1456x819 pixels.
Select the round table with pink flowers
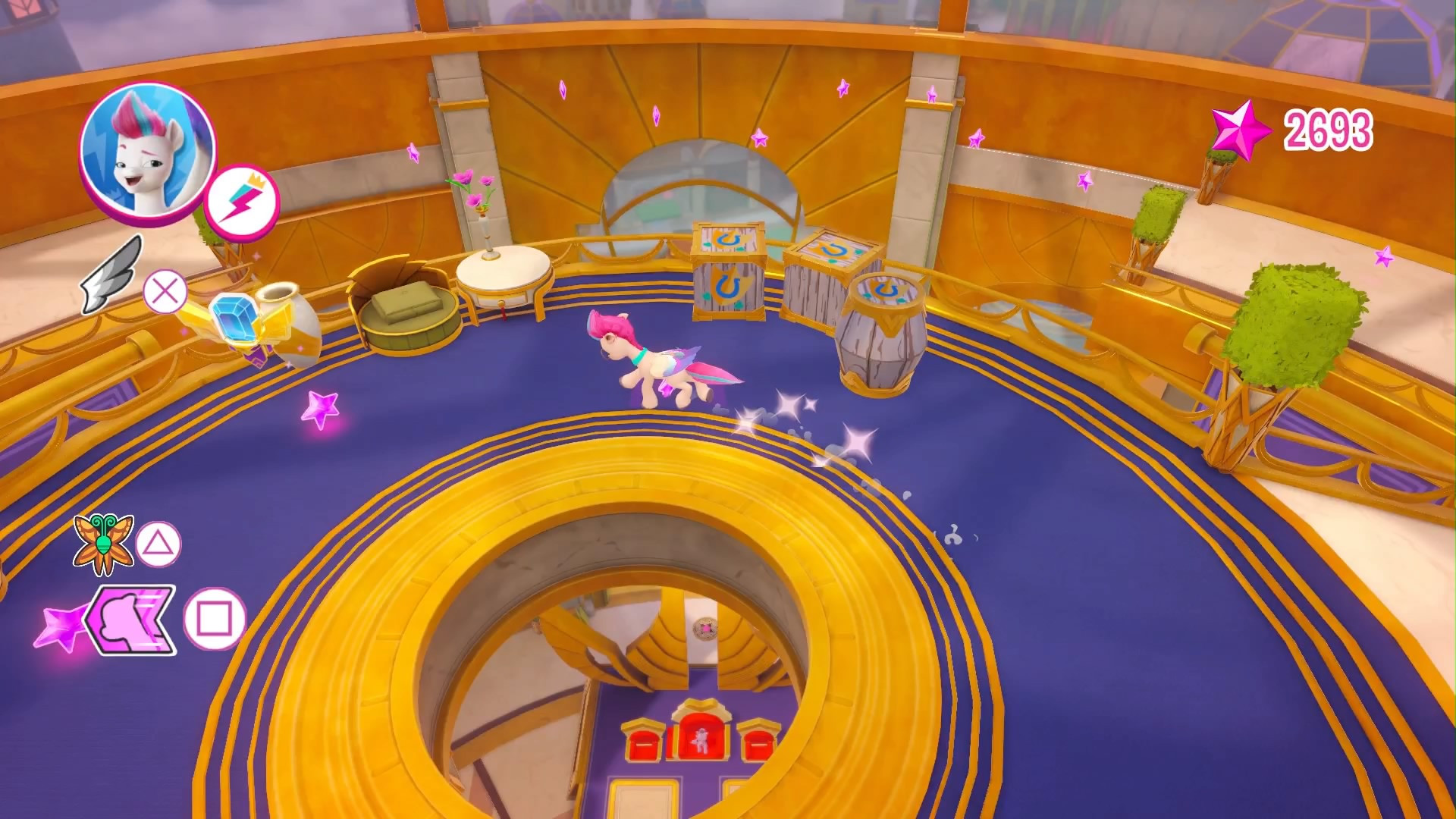click(502, 273)
